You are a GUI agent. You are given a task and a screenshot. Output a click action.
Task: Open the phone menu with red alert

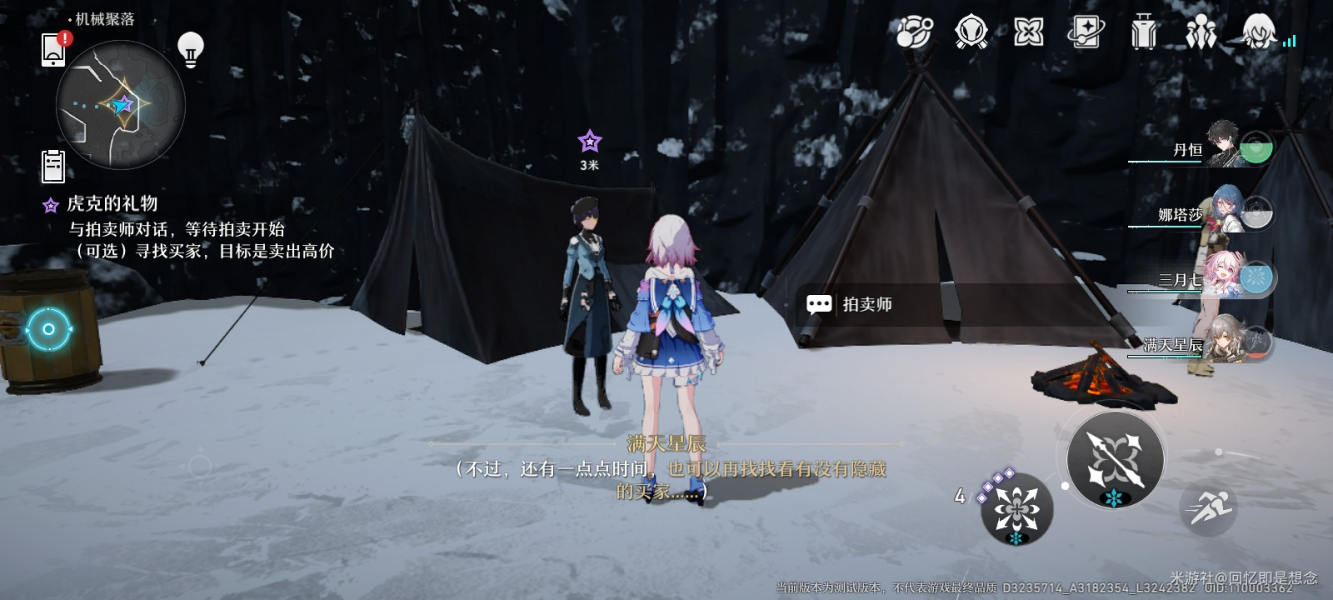pyautogui.click(x=54, y=50)
